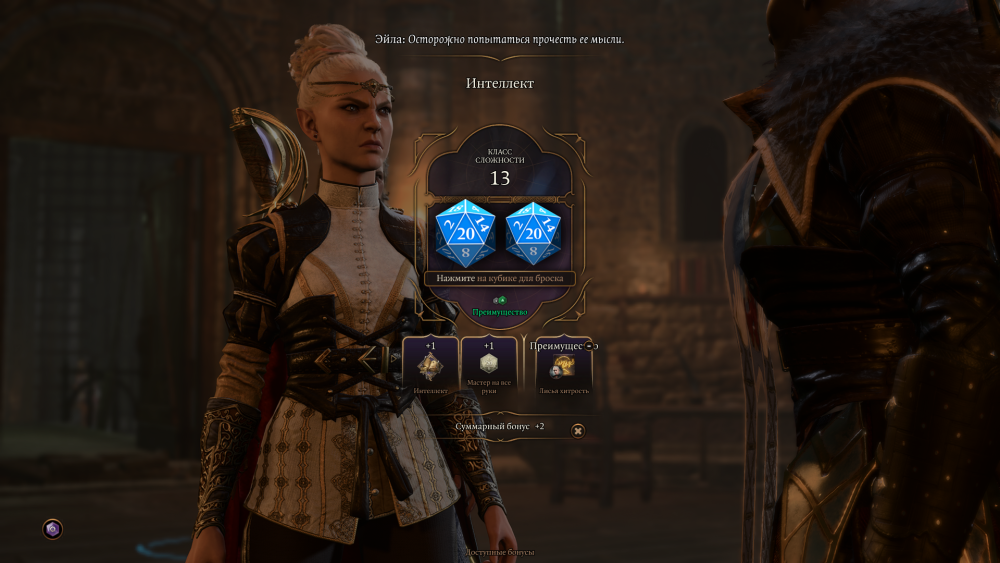
Task: Select the Интеллект +1 bonus card
Action: pyautogui.click(x=430, y=366)
